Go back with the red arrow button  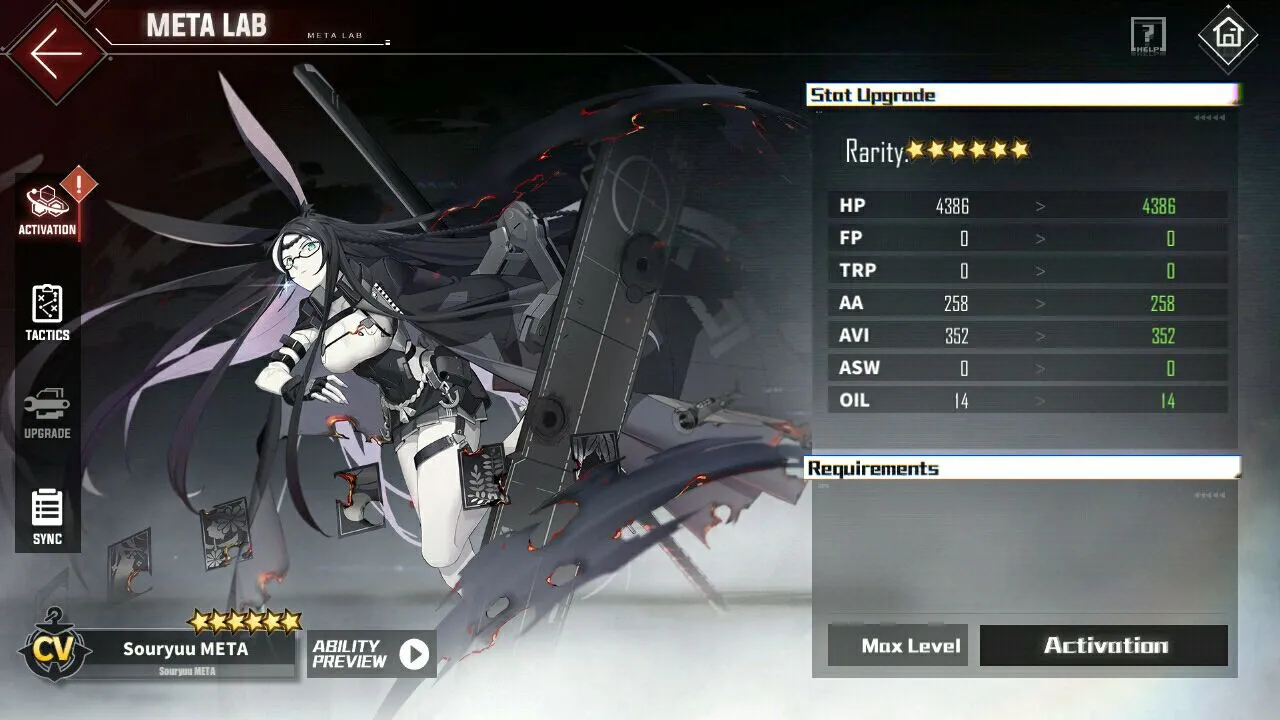pyautogui.click(x=55, y=52)
